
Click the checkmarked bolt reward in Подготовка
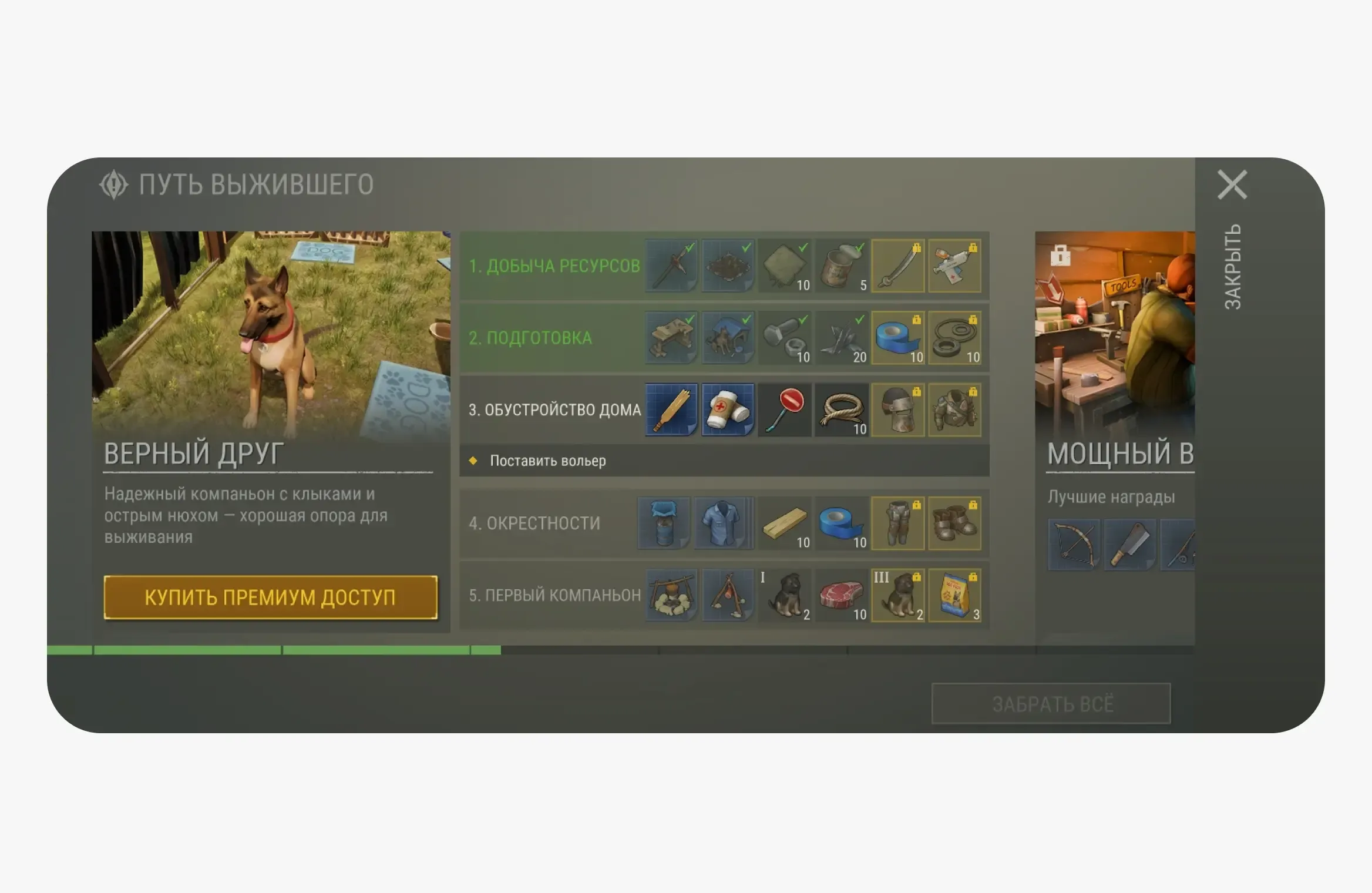[784, 338]
